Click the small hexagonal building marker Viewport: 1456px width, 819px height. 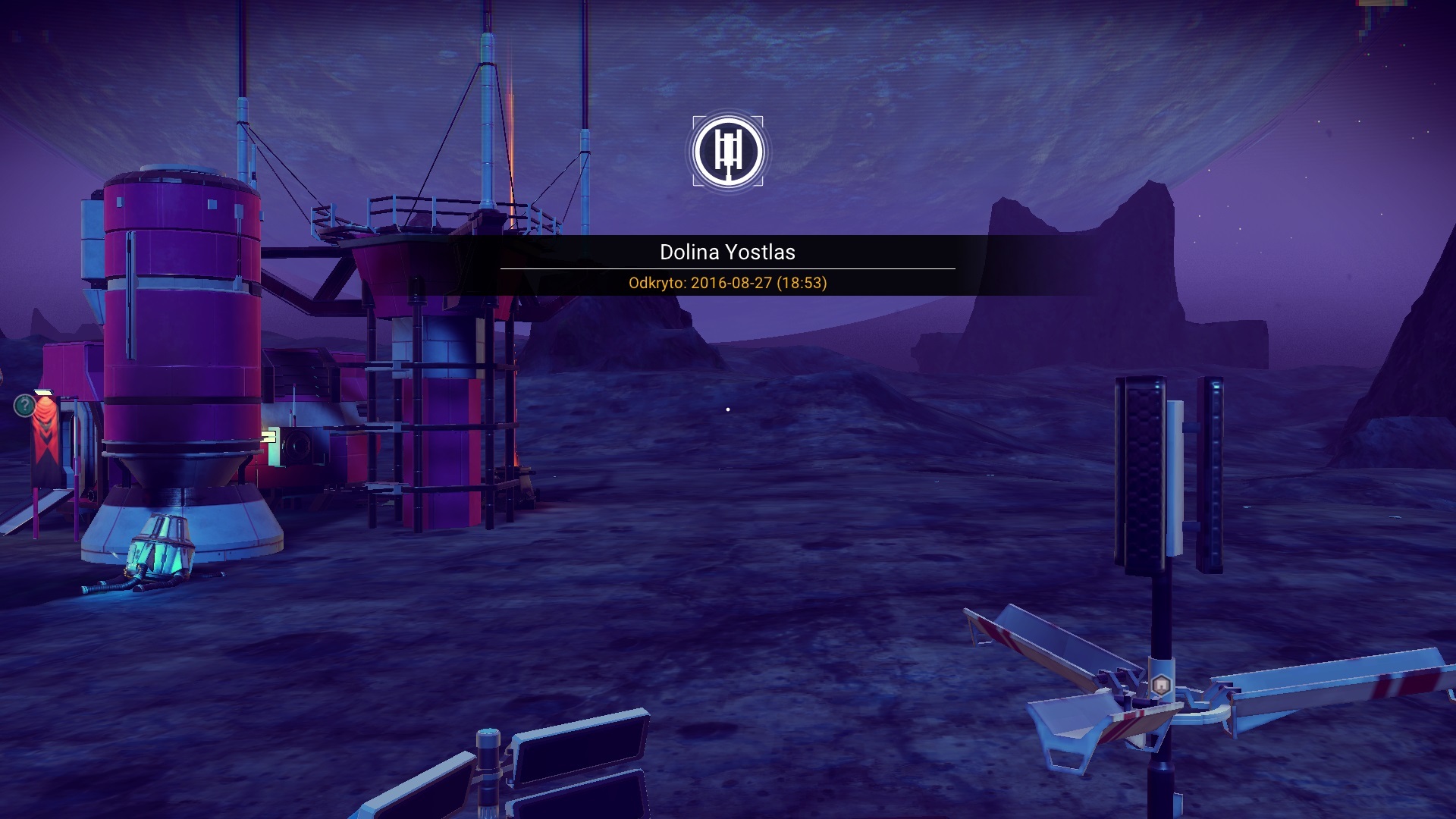click(x=1161, y=686)
